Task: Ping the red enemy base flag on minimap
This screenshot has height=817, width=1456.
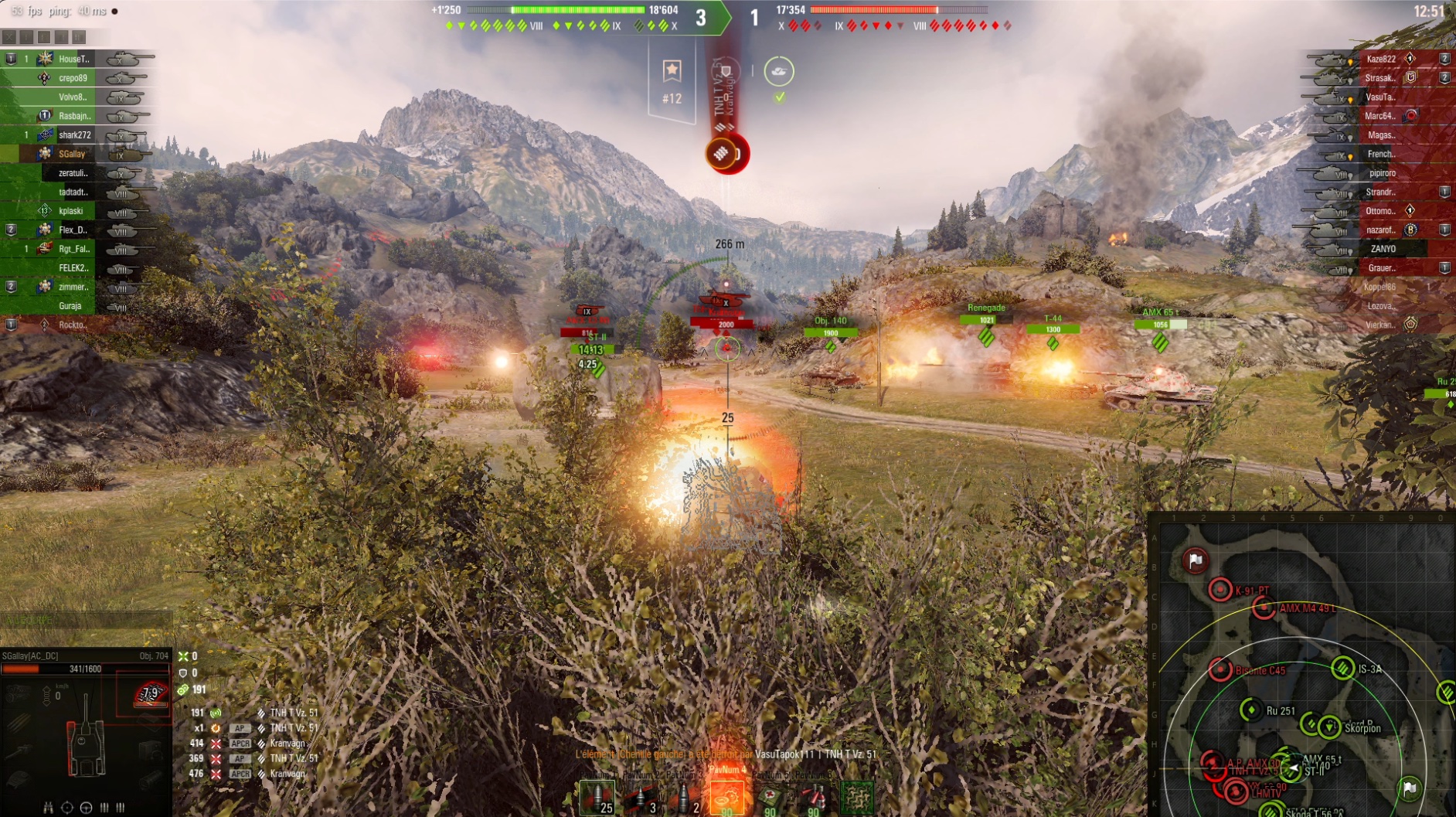Action: (x=1196, y=560)
